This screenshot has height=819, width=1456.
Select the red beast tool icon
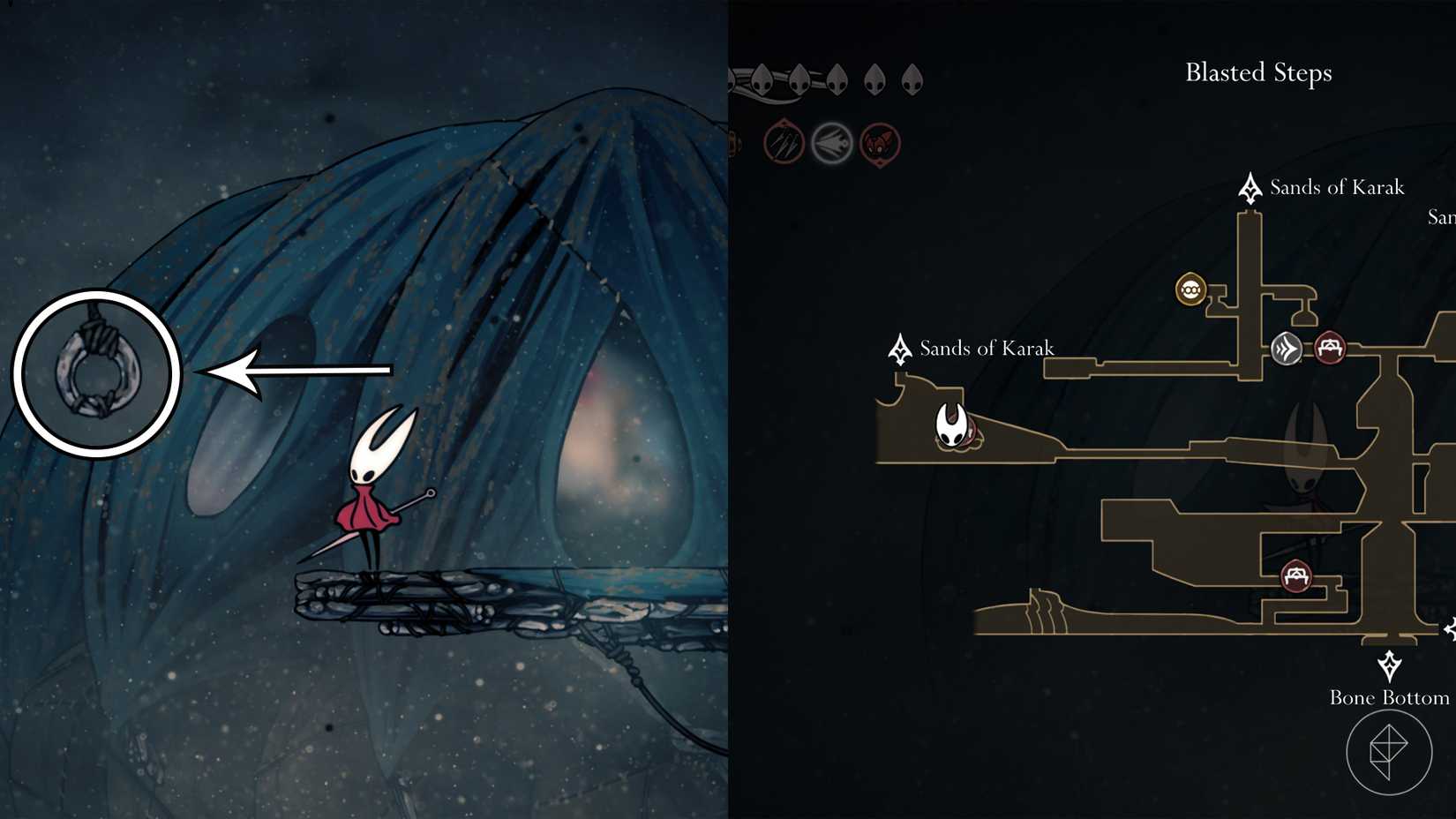tap(880, 143)
